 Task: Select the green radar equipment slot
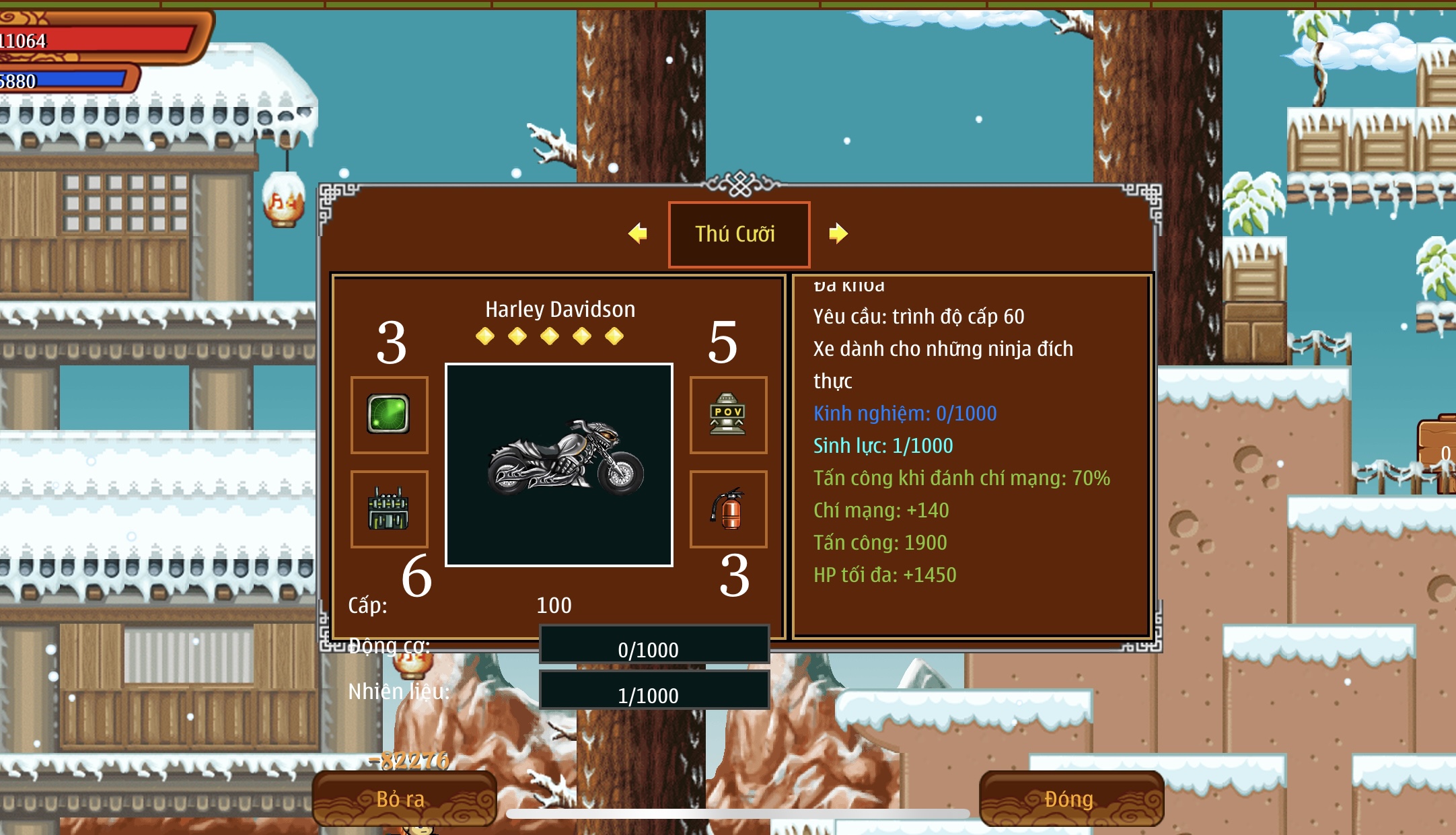pos(389,414)
